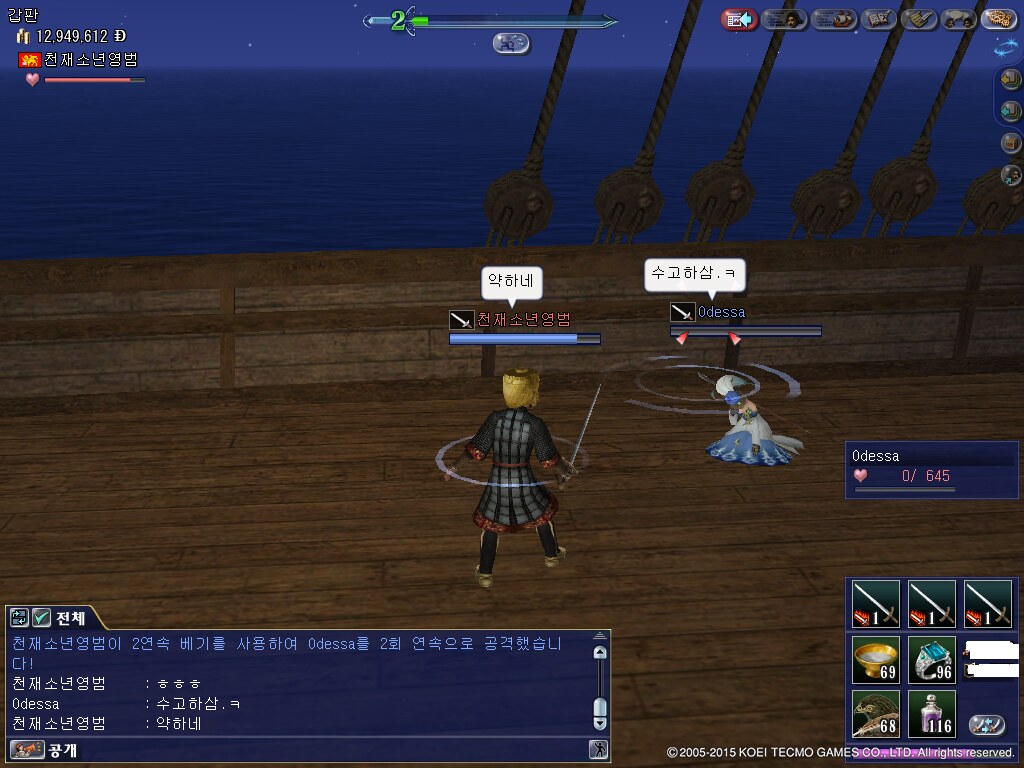Click the teal arrow round side button
This screenshot has height=768, width=1024.
pos(1011,112)
